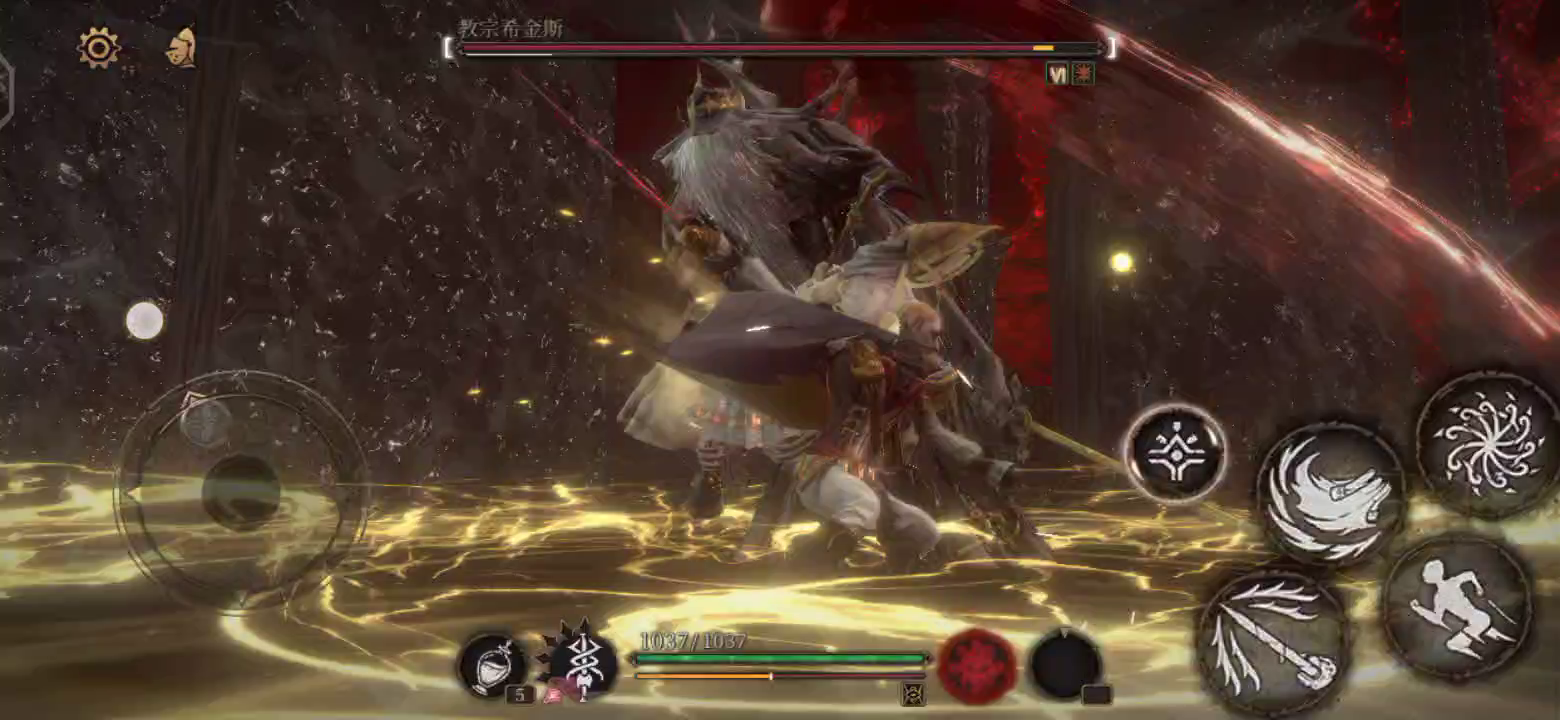1560x720 pixels.
Task: Tap the virtual movement joystick
Action: 241,490
